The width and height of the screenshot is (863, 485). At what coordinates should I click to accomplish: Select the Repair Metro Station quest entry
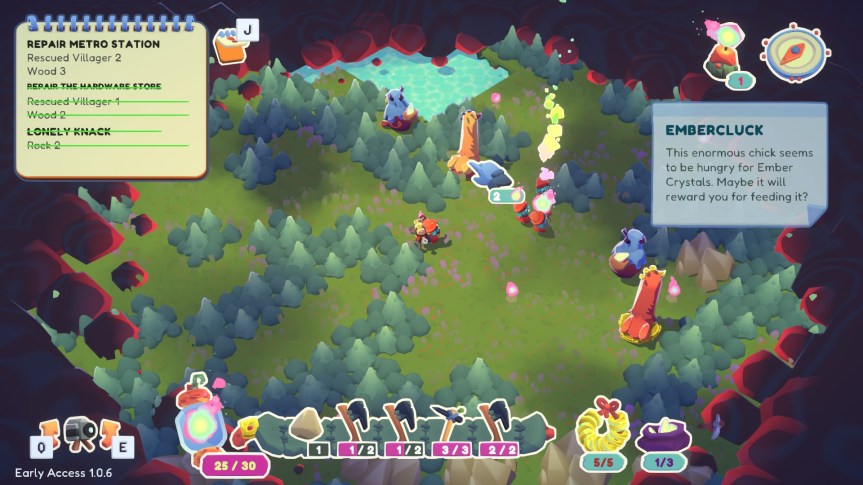tap(93, 44)
